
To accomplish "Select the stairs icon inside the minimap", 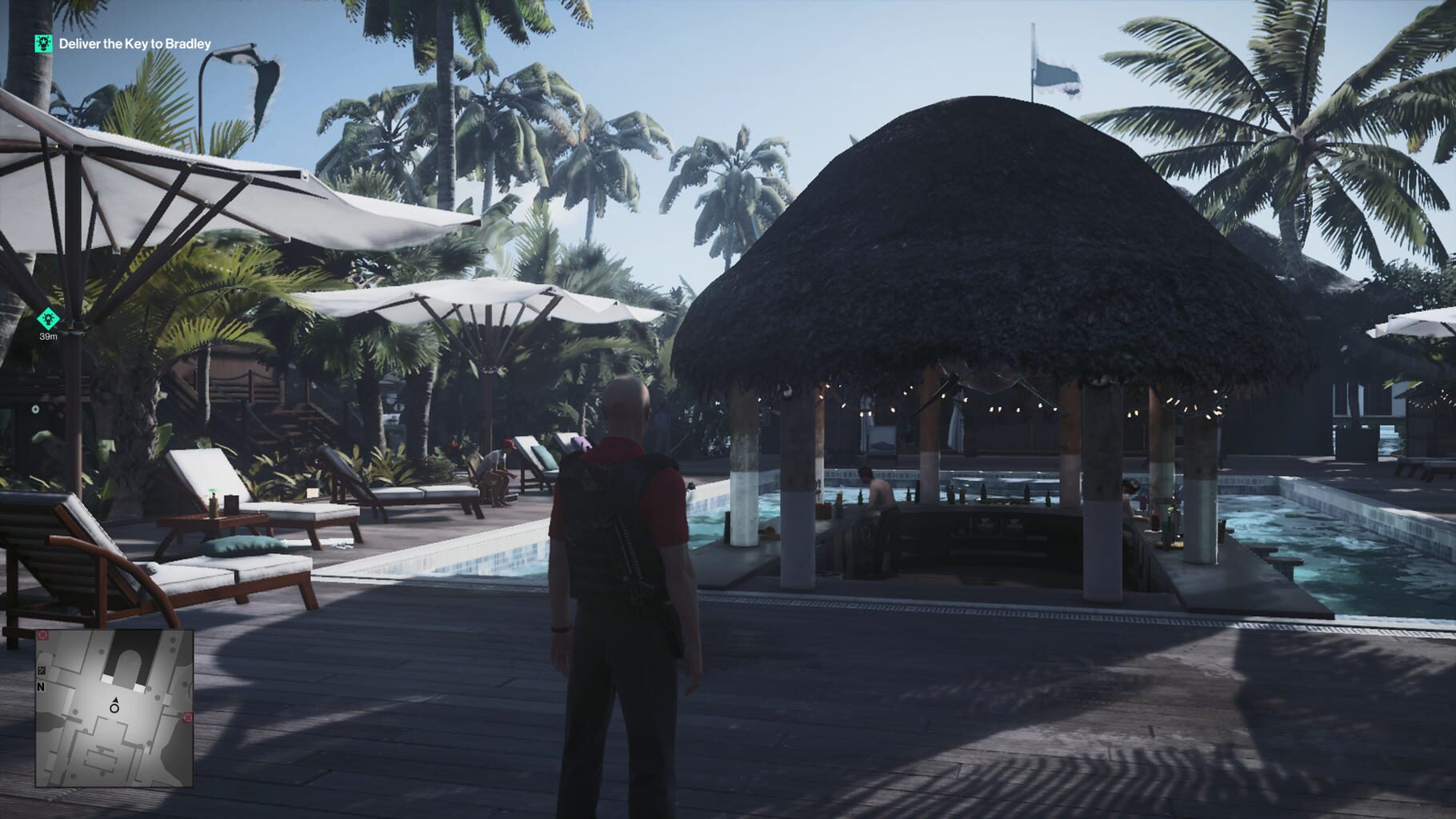I will (x=42, y=670).
